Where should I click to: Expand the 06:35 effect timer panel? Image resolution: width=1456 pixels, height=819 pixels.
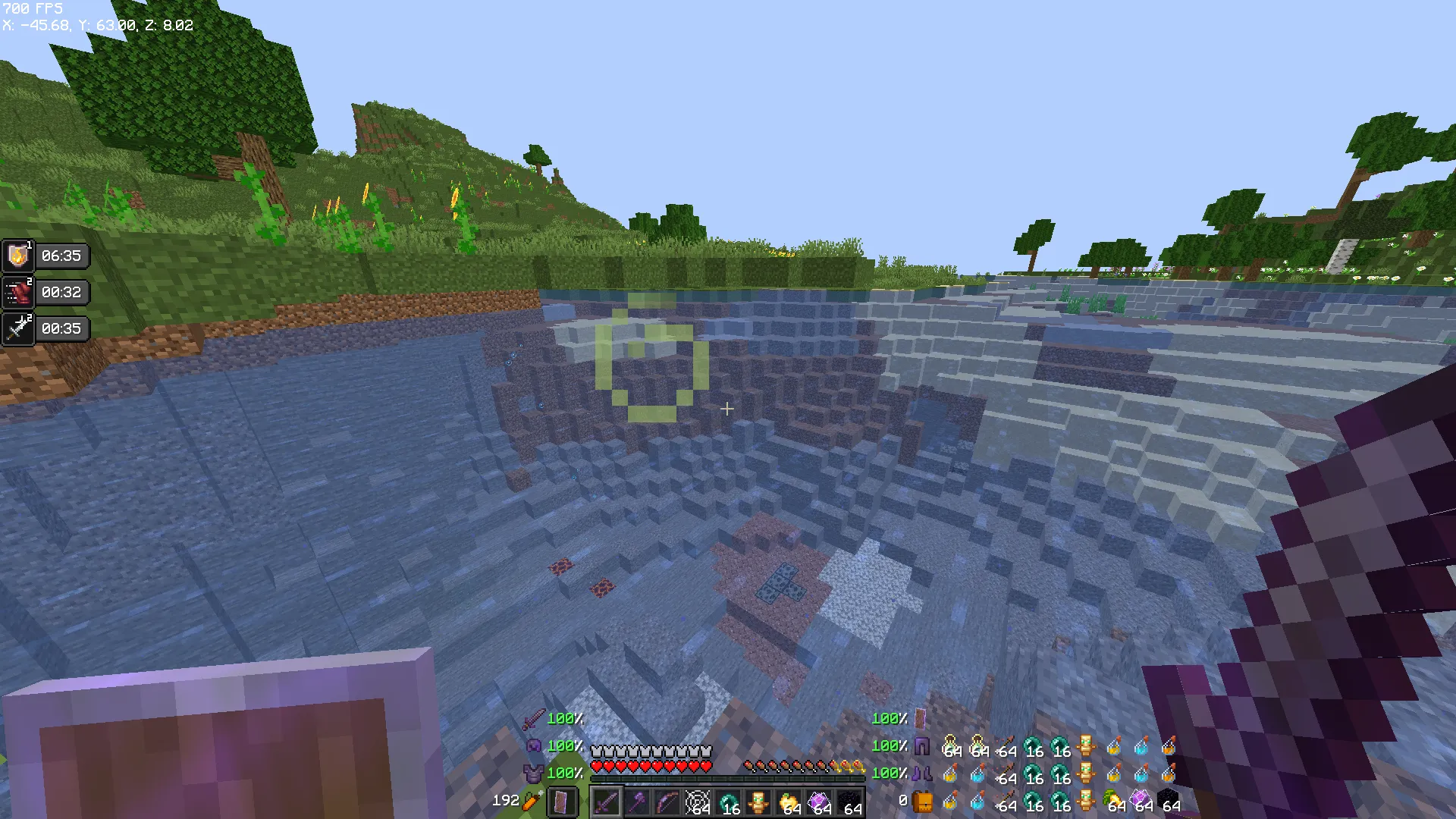coord(62,256)
